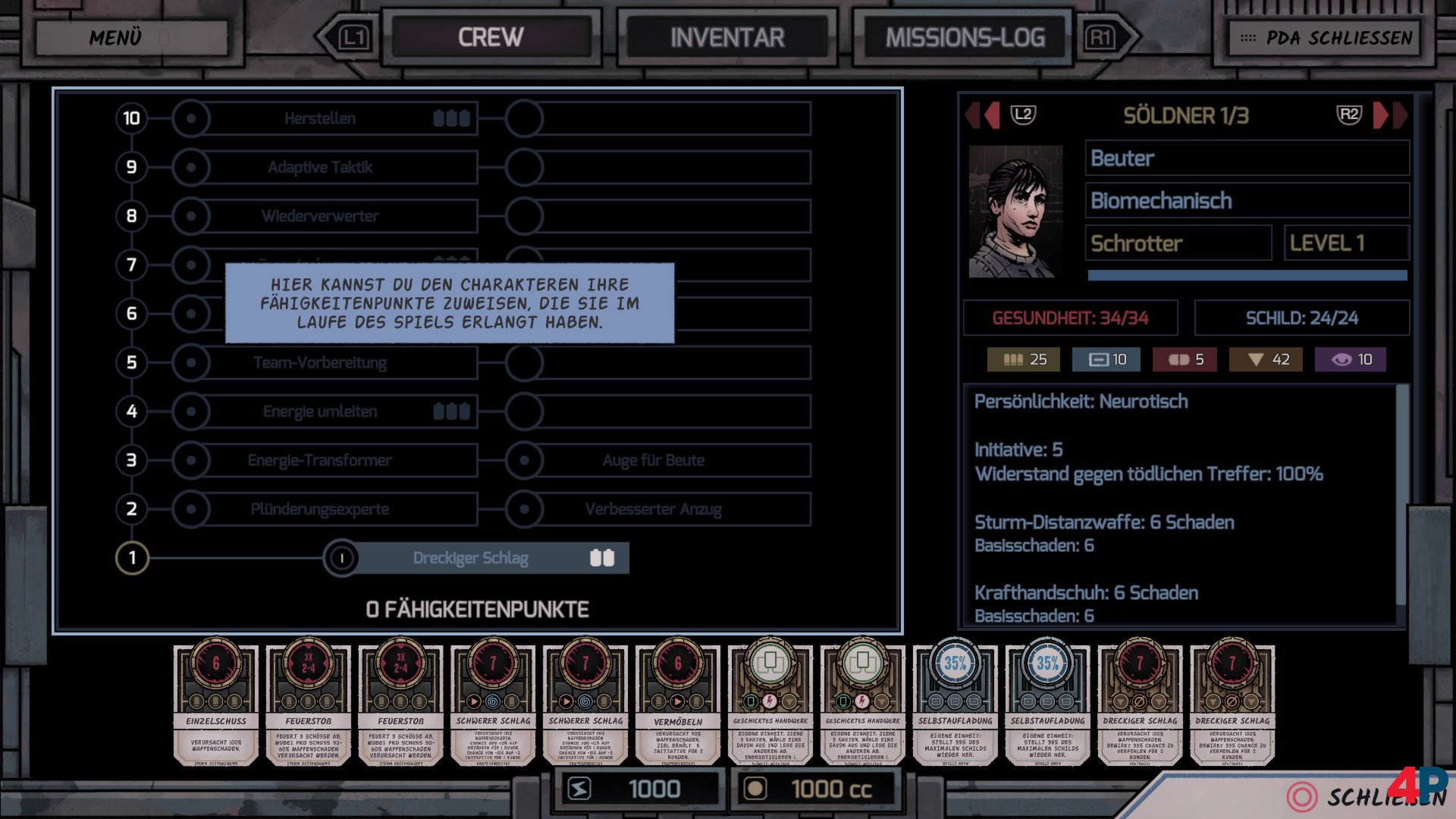1456x819 pixels.
Task: Select the Herstellen skill
Action: coord(320,118)
